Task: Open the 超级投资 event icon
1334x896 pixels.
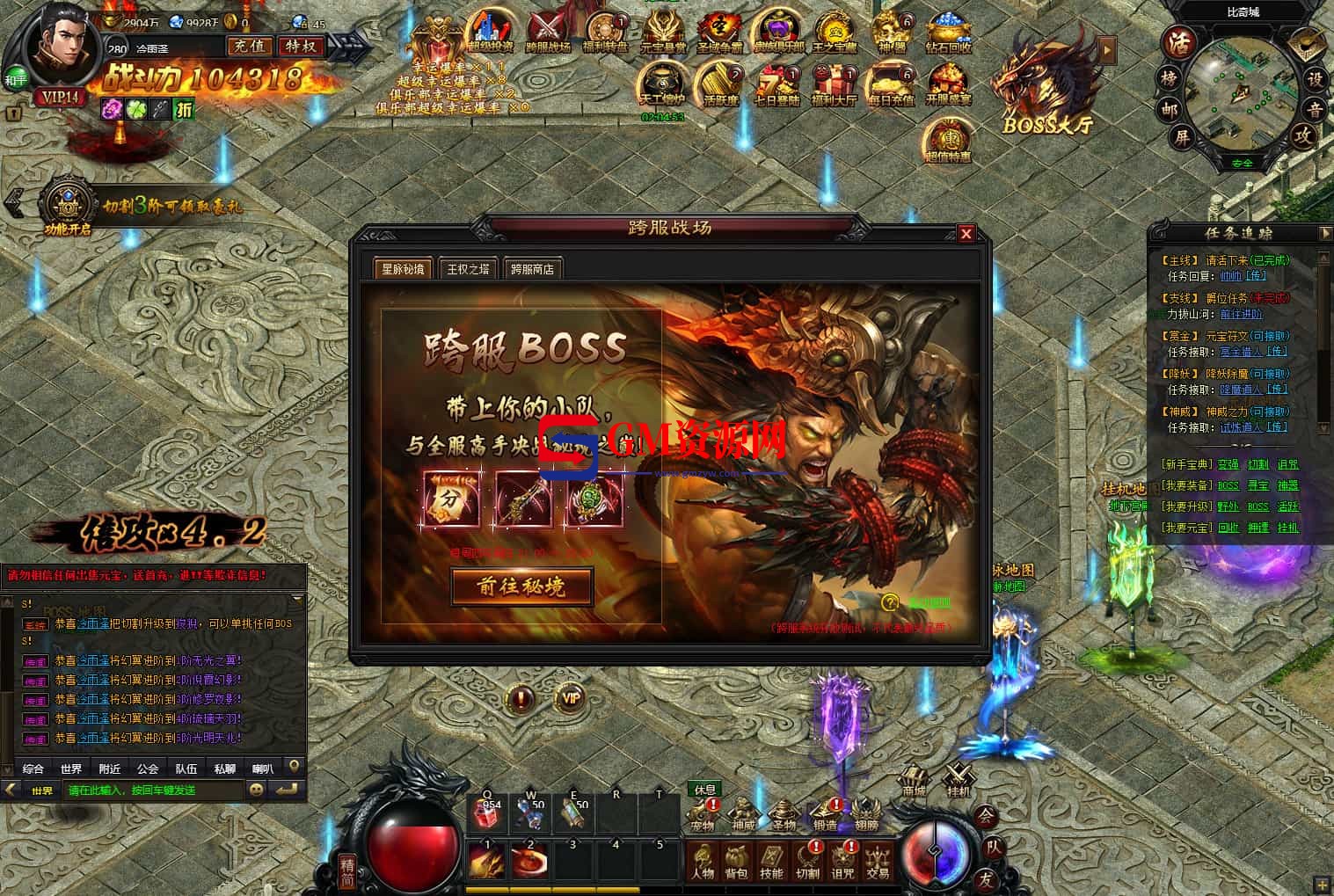Action: coord(490,33)
